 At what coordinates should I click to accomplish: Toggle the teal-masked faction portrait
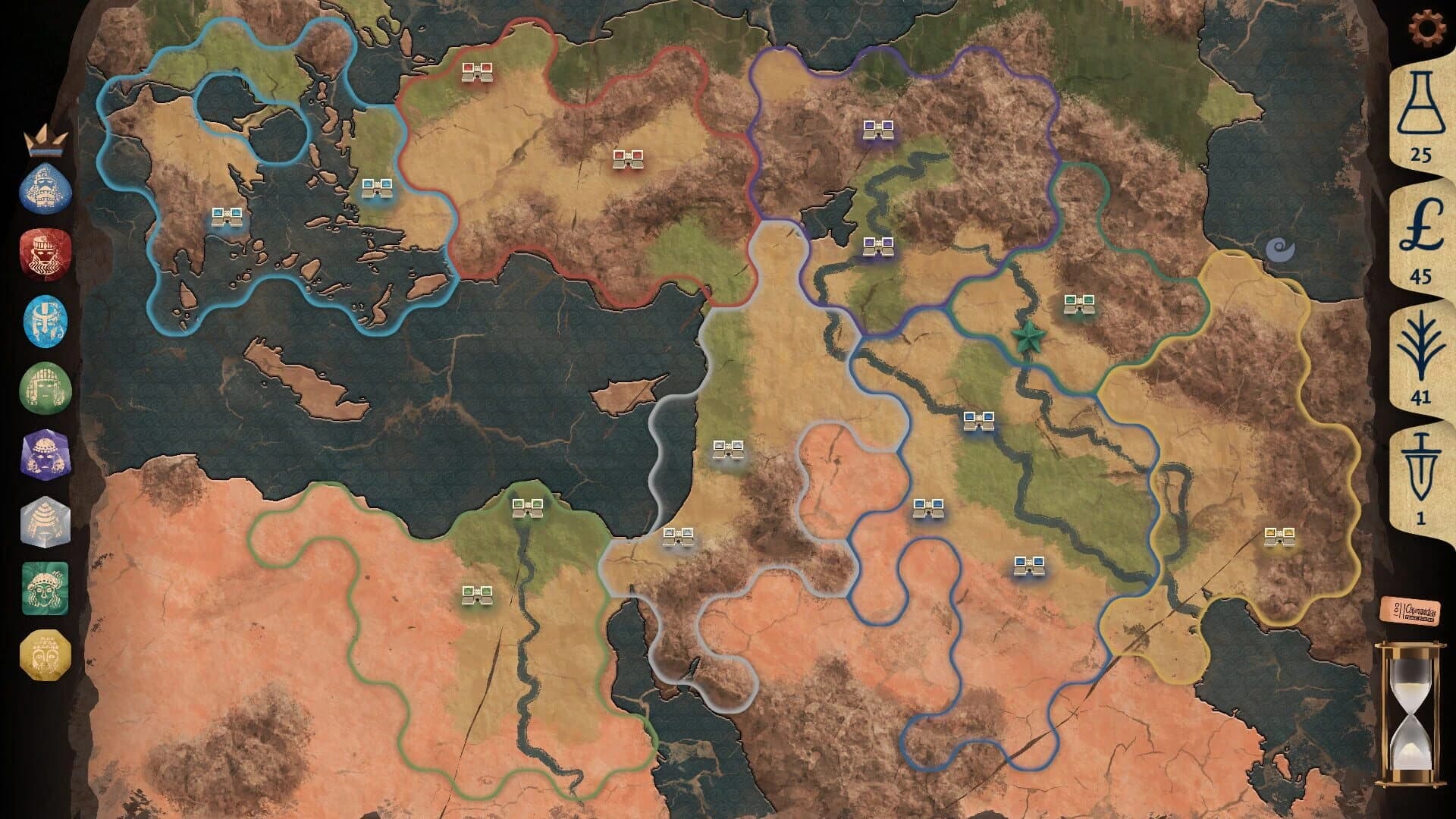point(44,588)
